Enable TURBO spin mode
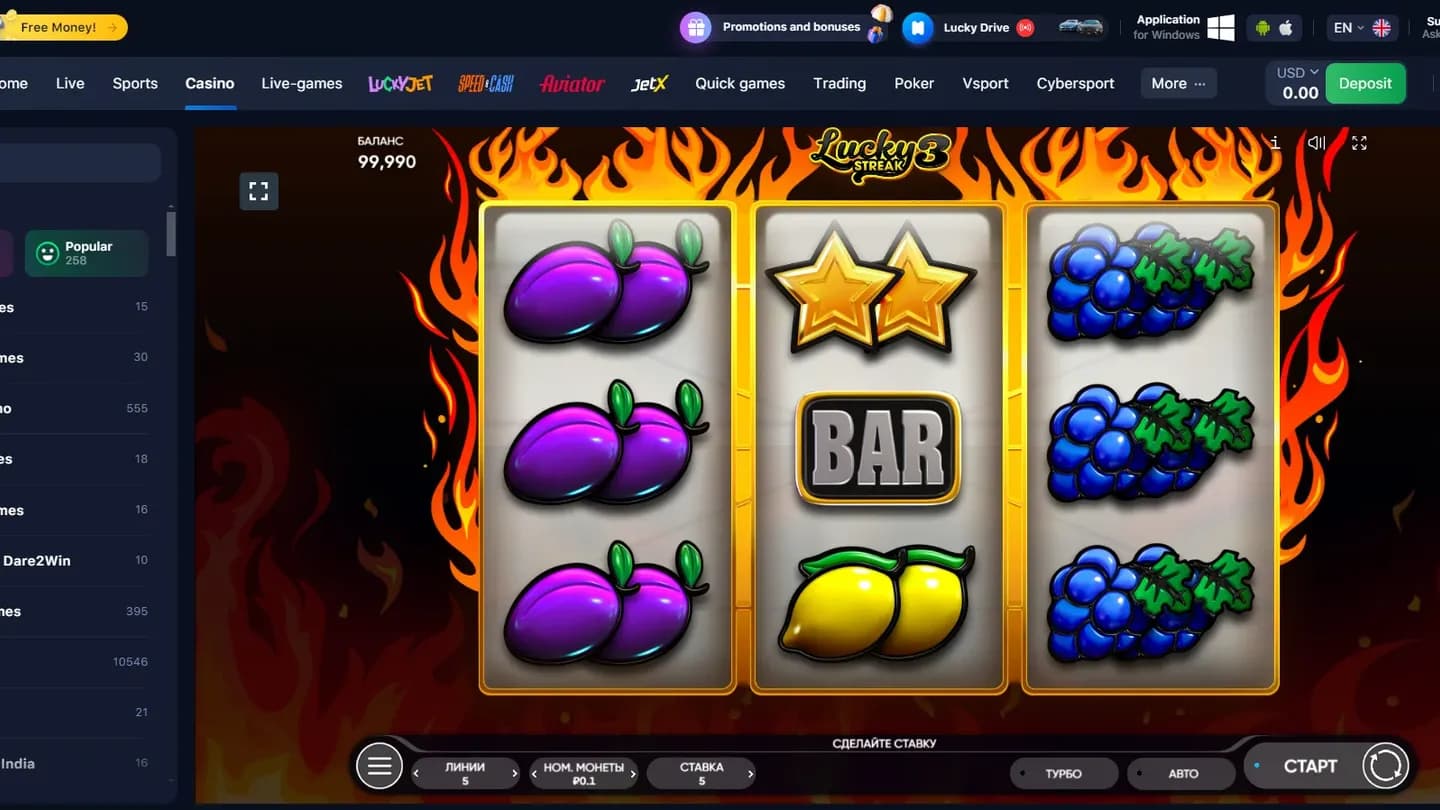Image resolution: width=1440 pixels, height=810 pixels. click(1063, 773)
